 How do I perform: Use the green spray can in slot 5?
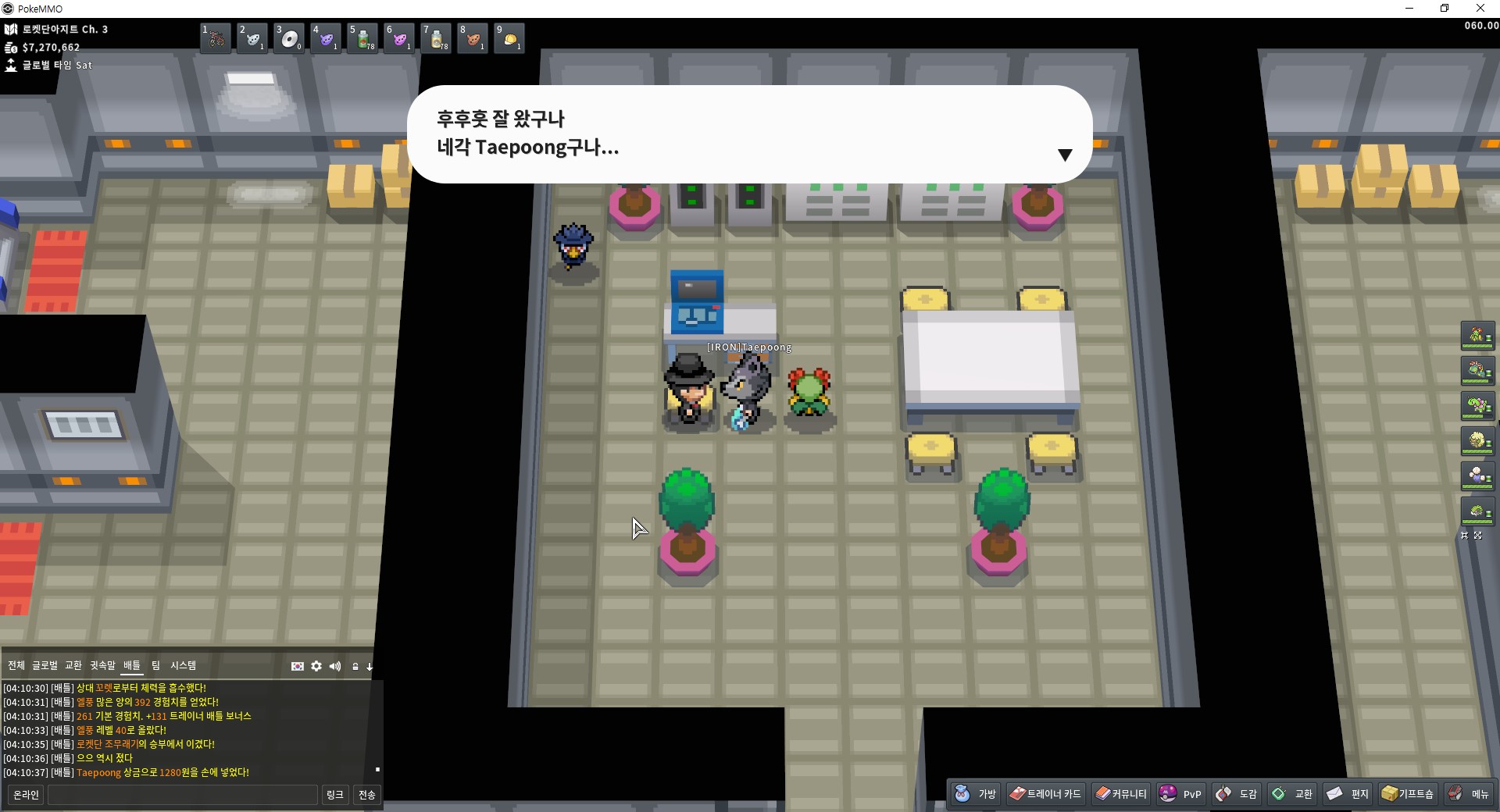tap(363, 38)
